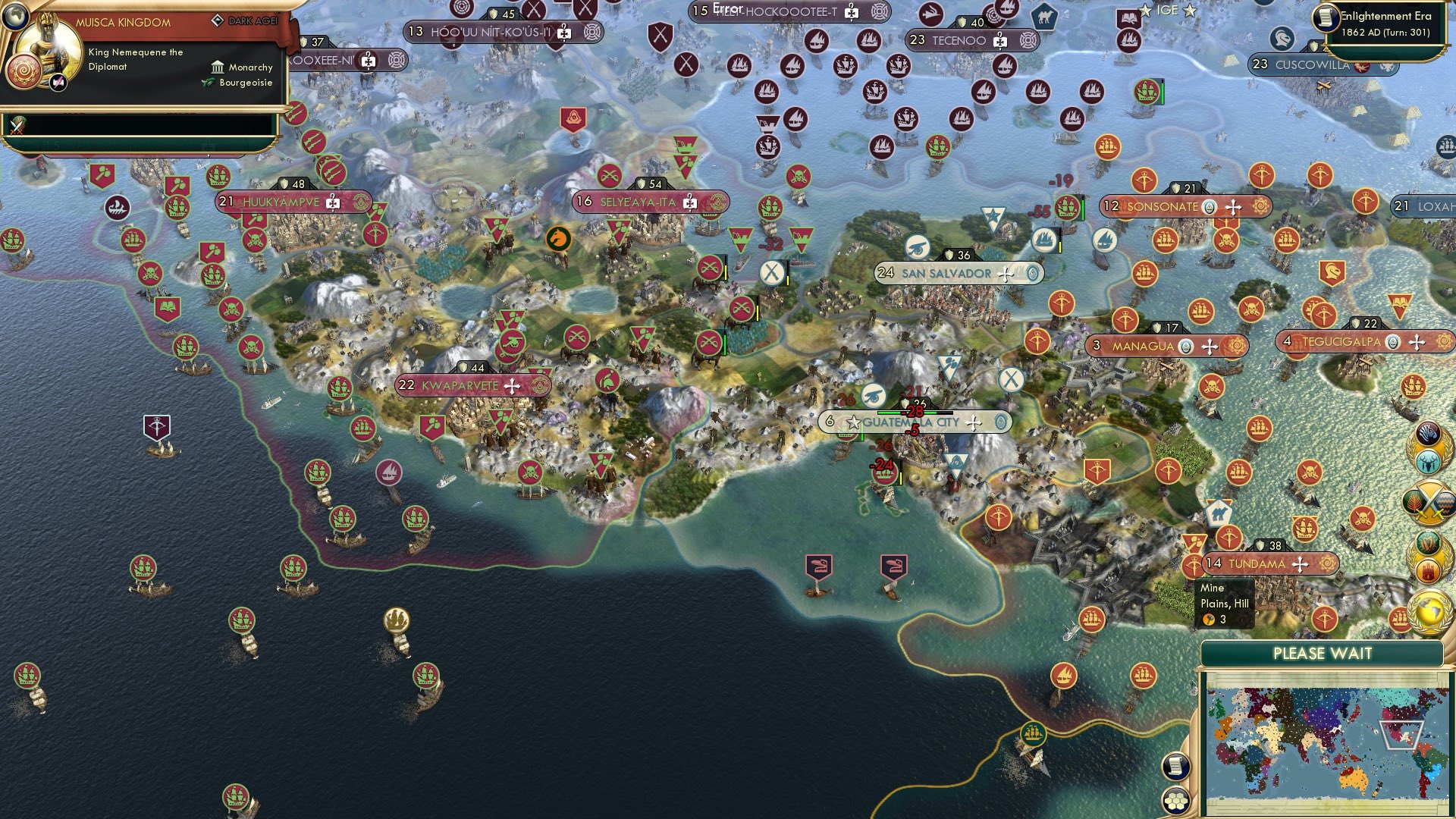Select the Muisca spiral civilization emblem

(23, 73)
